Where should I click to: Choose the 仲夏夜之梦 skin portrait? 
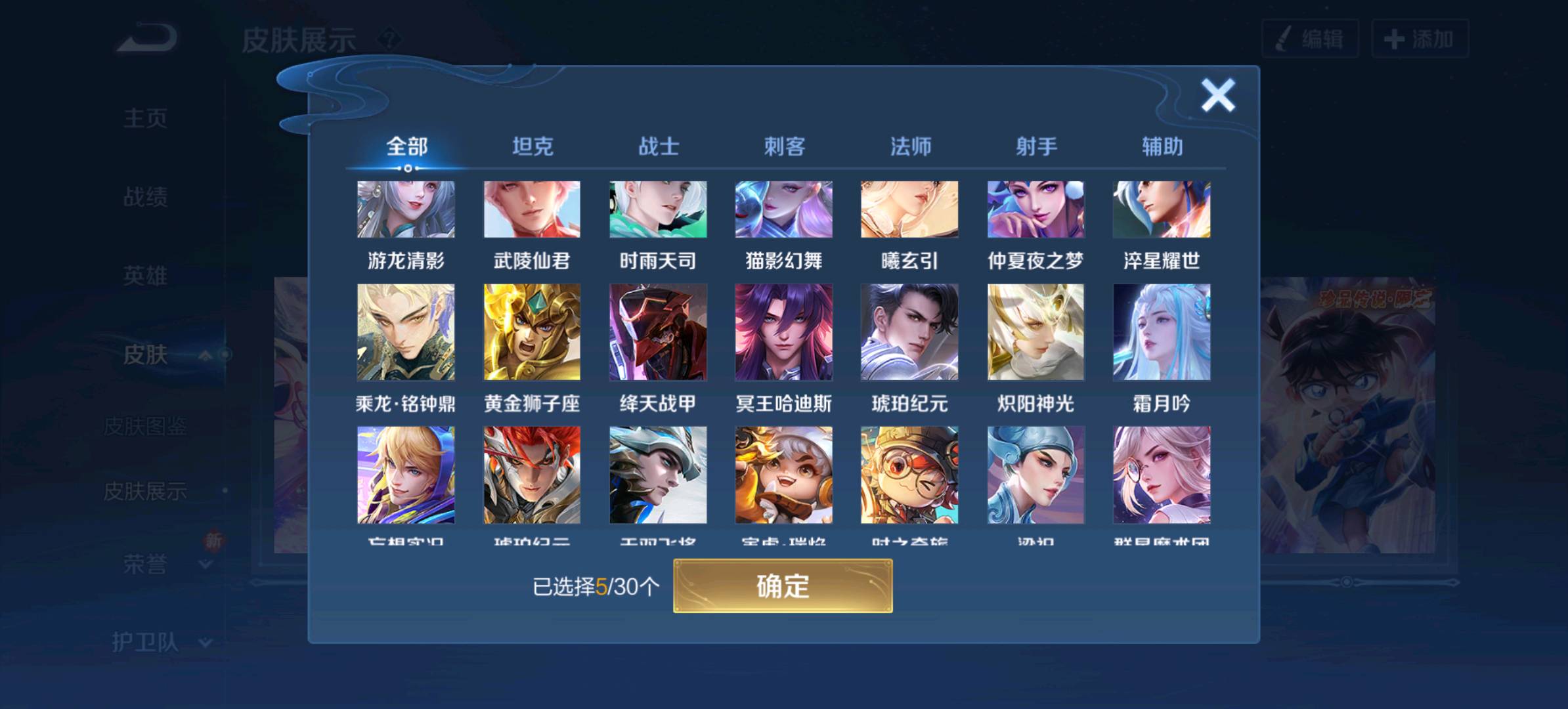coord(1035,209)
